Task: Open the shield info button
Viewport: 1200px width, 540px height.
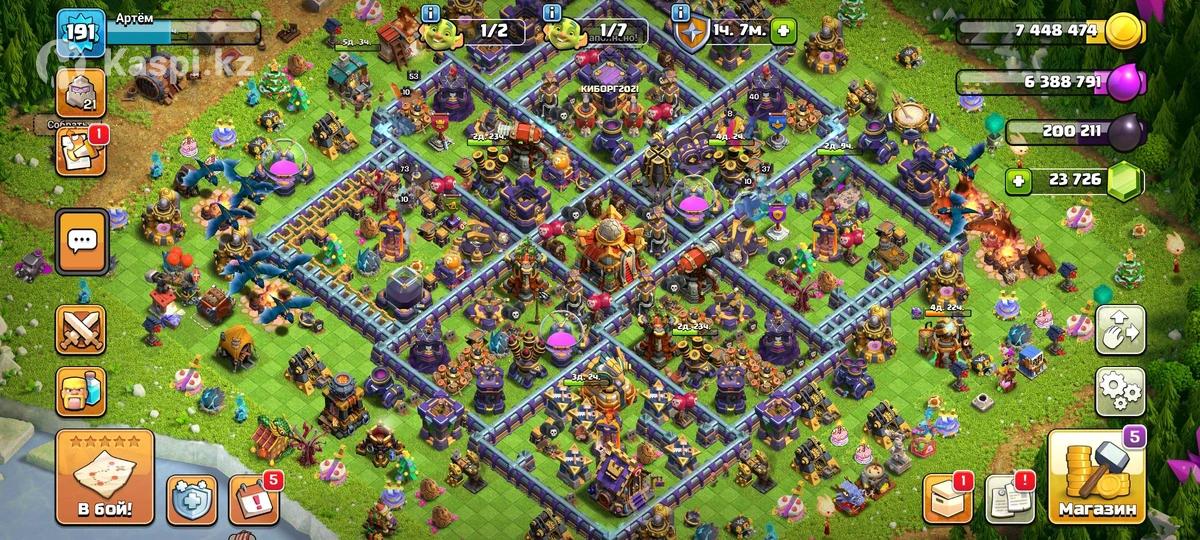Action: pyautogui.click(x=681, y=13)
